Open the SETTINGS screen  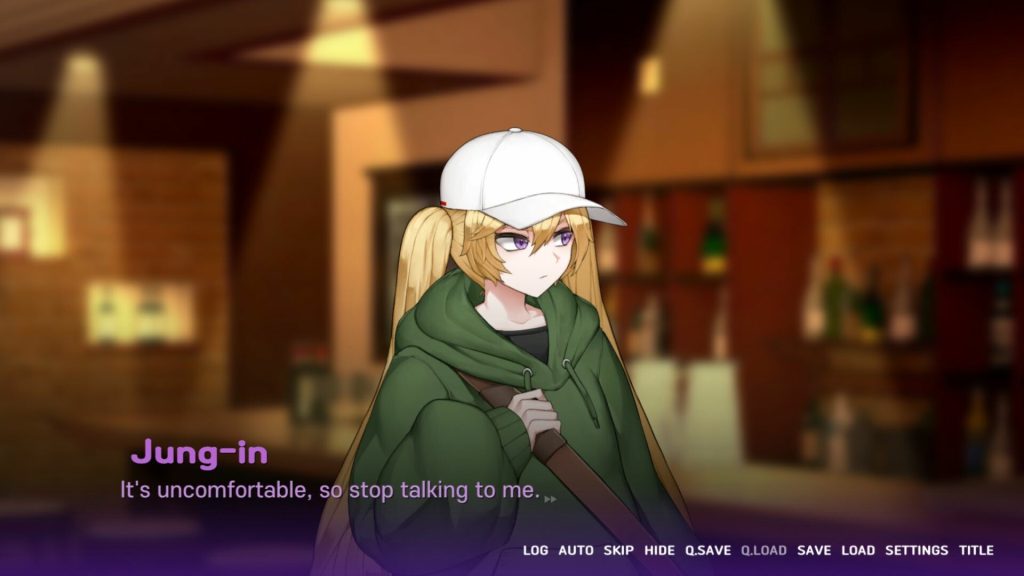(x=916, y=550)
